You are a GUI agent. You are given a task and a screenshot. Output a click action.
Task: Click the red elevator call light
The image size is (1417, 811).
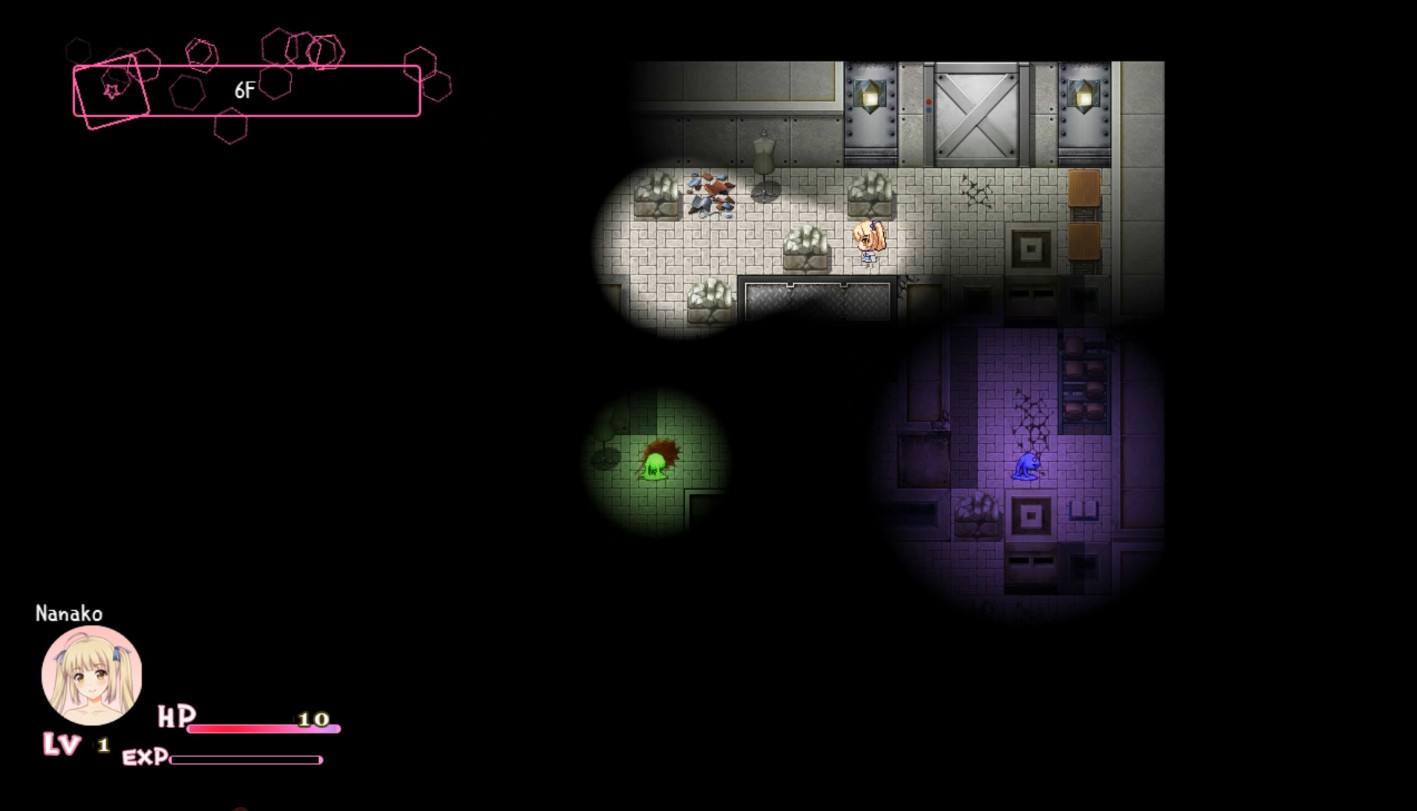point(927,100)
